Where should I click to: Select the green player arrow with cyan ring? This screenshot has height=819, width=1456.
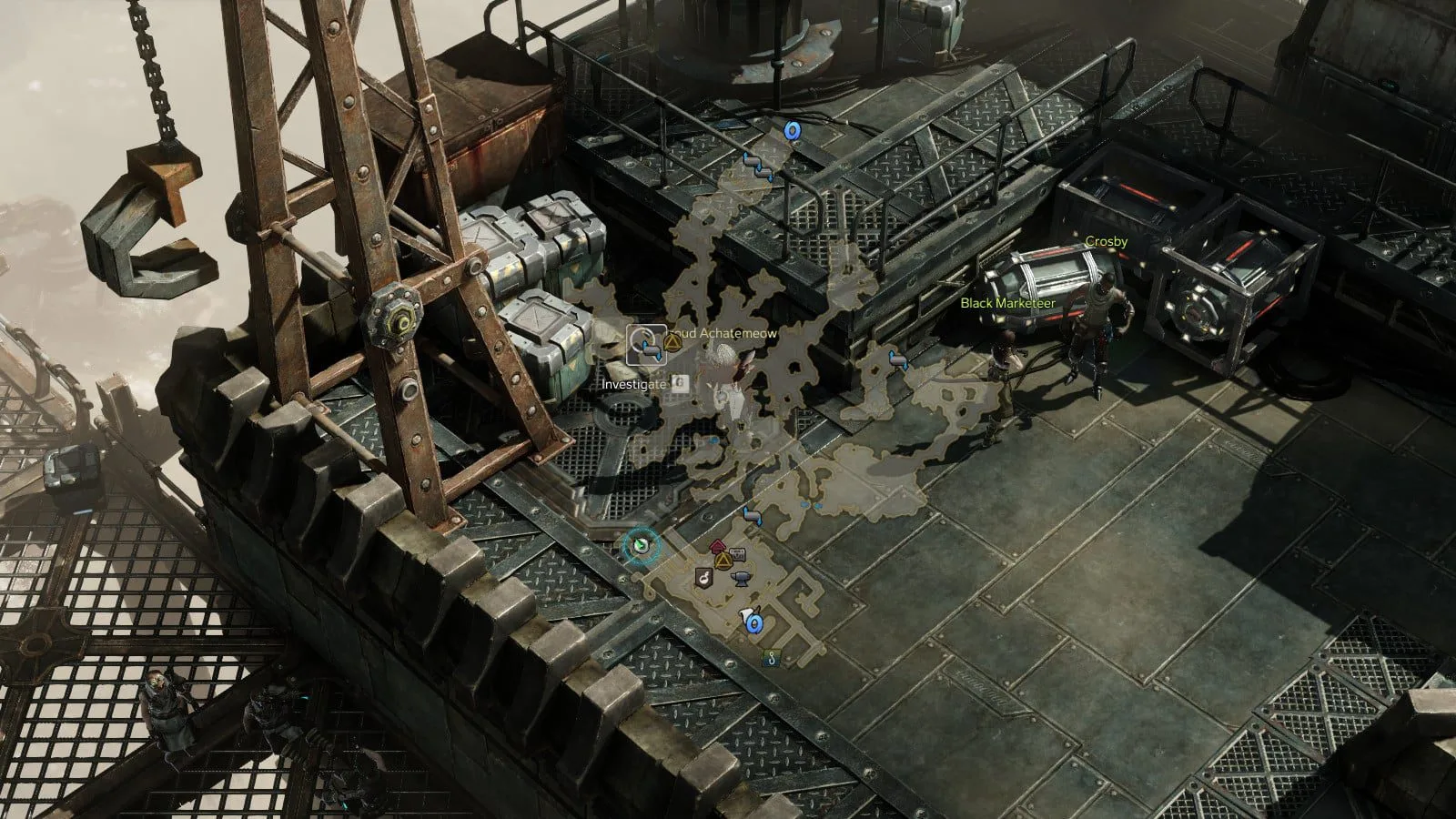click(x=642, y=546)
